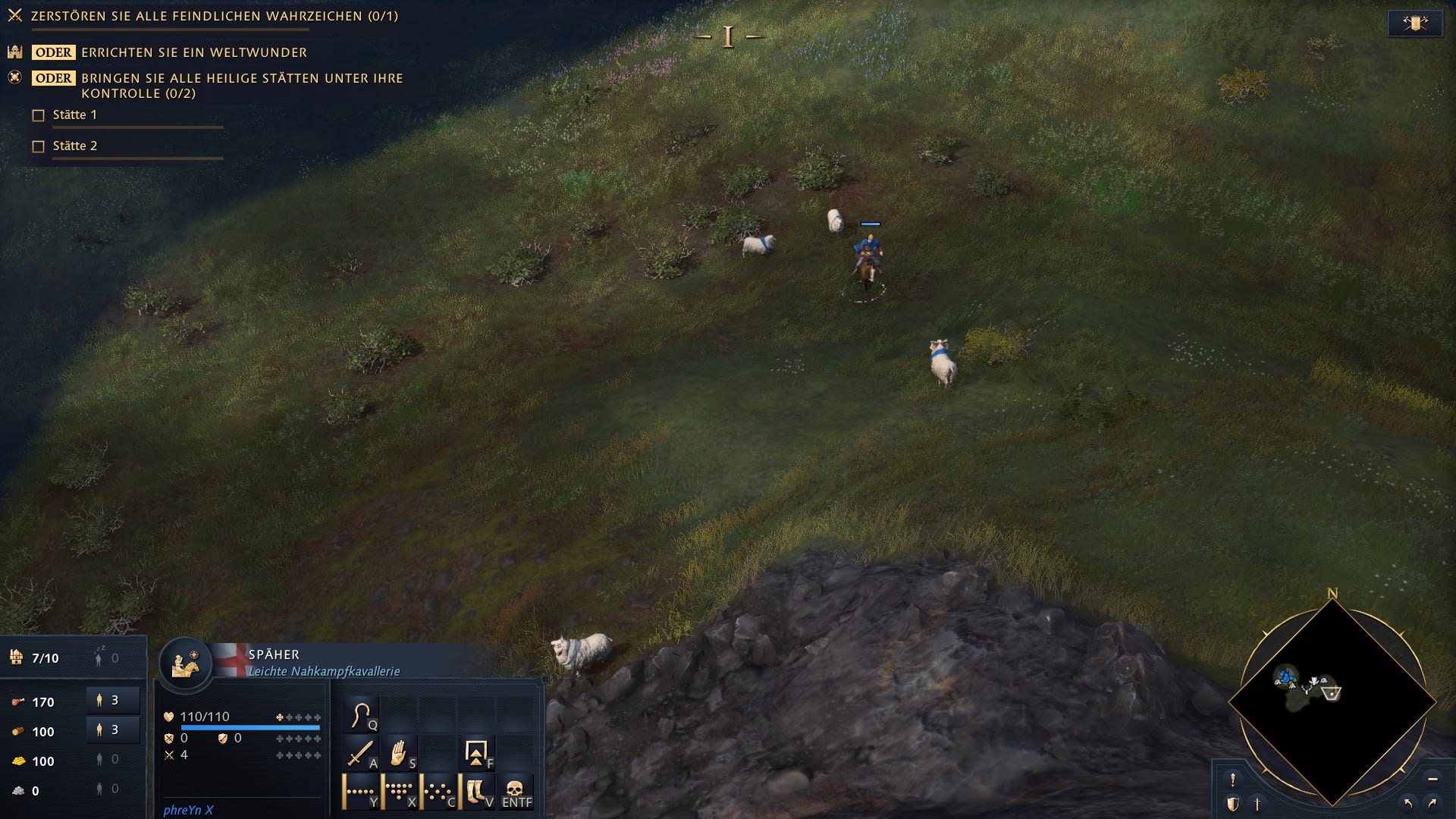Viewport: 1456px width, 819px height.
Task: Select the shepherd's crook ability
Action: click(362, 715)
